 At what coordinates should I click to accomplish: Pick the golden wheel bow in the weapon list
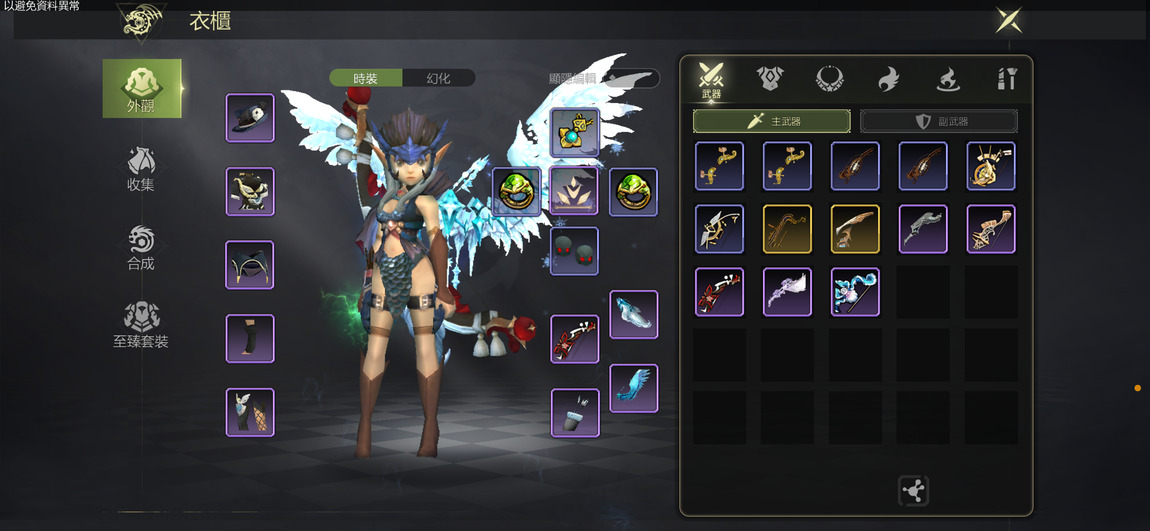(x=991, y=166)
